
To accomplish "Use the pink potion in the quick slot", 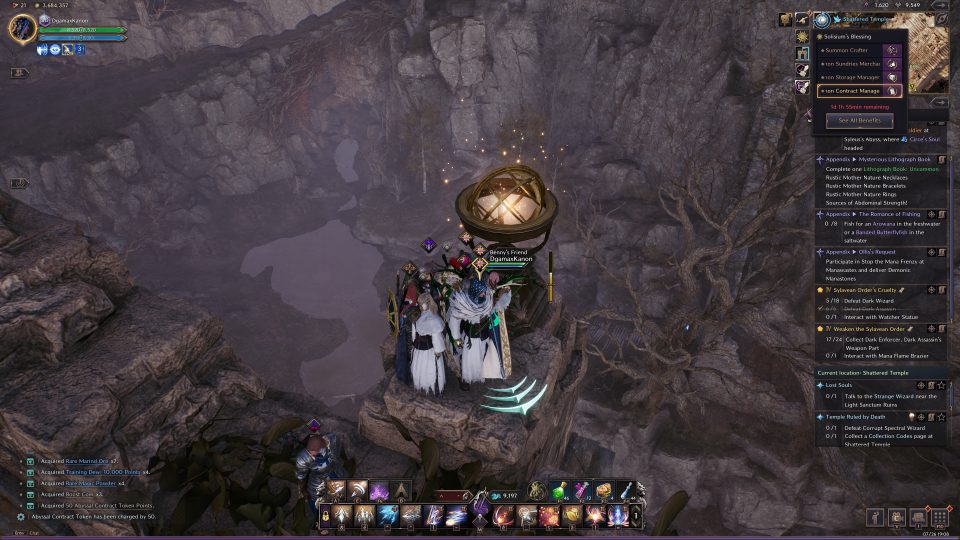I will pos(581,490).
